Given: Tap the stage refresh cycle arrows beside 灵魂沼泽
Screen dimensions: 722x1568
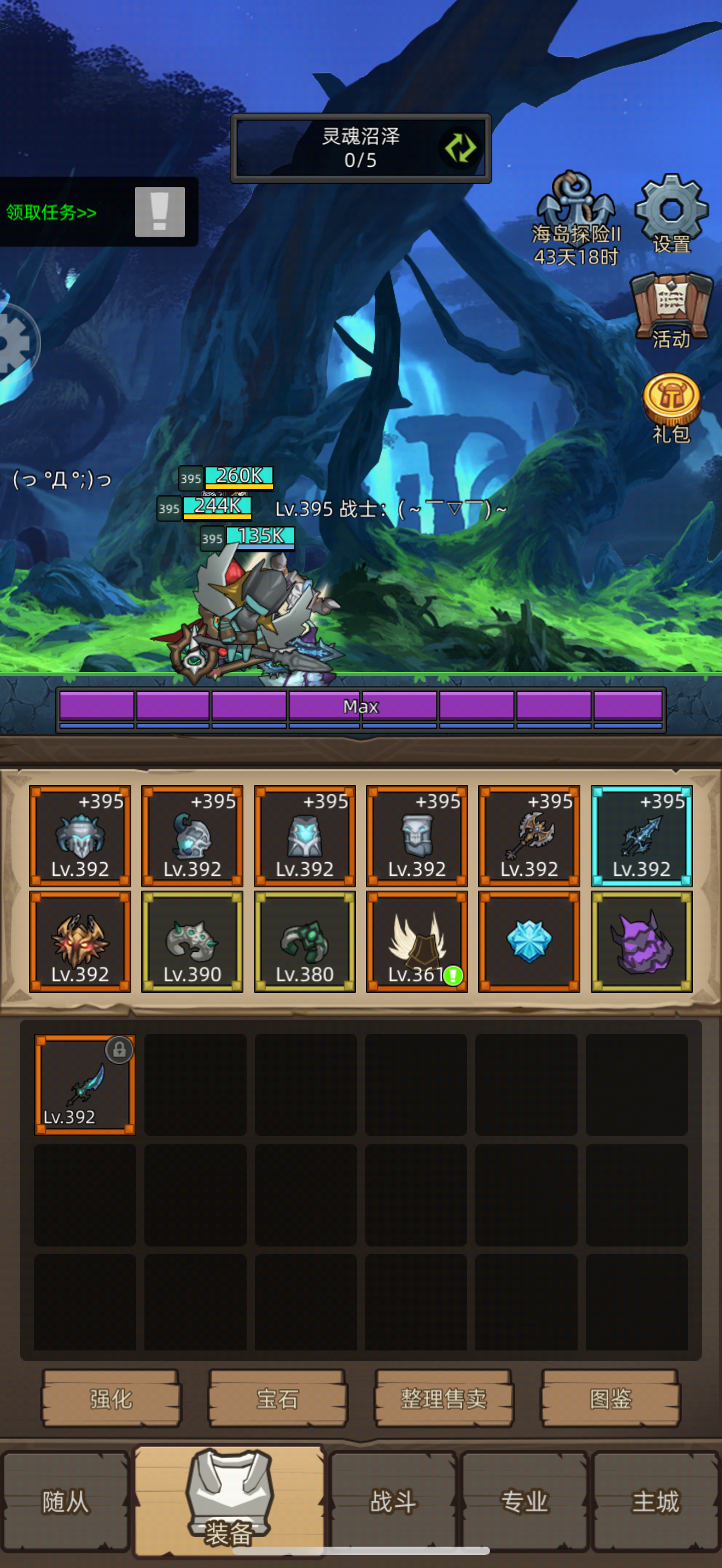Looking at the screenshot, I should point(459,148).
